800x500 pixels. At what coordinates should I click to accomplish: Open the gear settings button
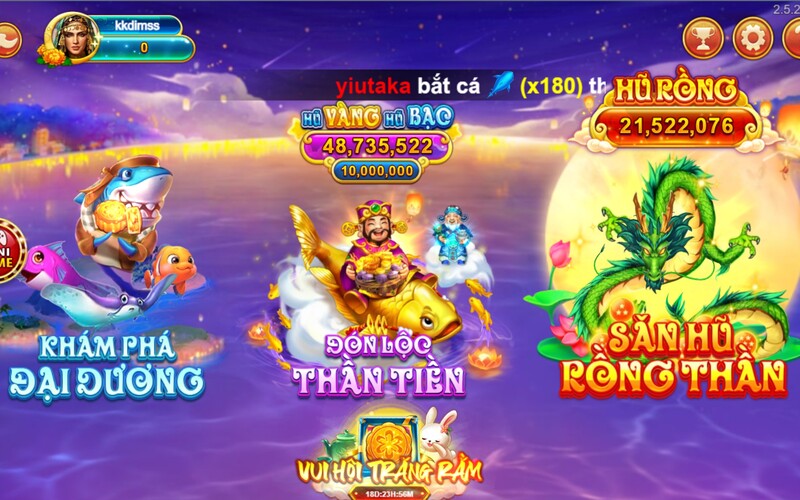pyautogui.click(x=752, y=39)
